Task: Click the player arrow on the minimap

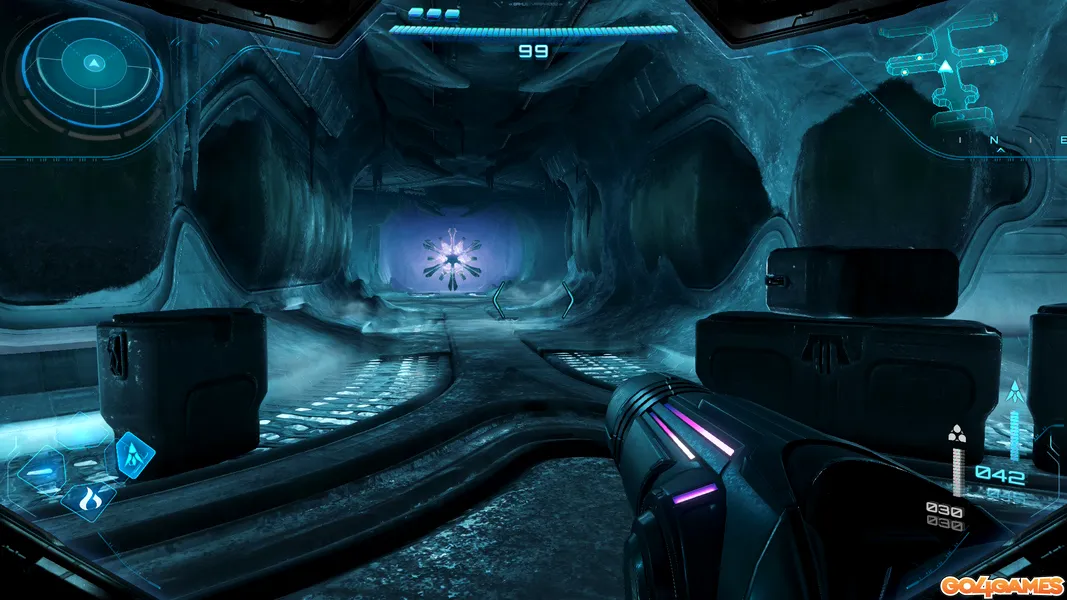Action: pos(944,68)
